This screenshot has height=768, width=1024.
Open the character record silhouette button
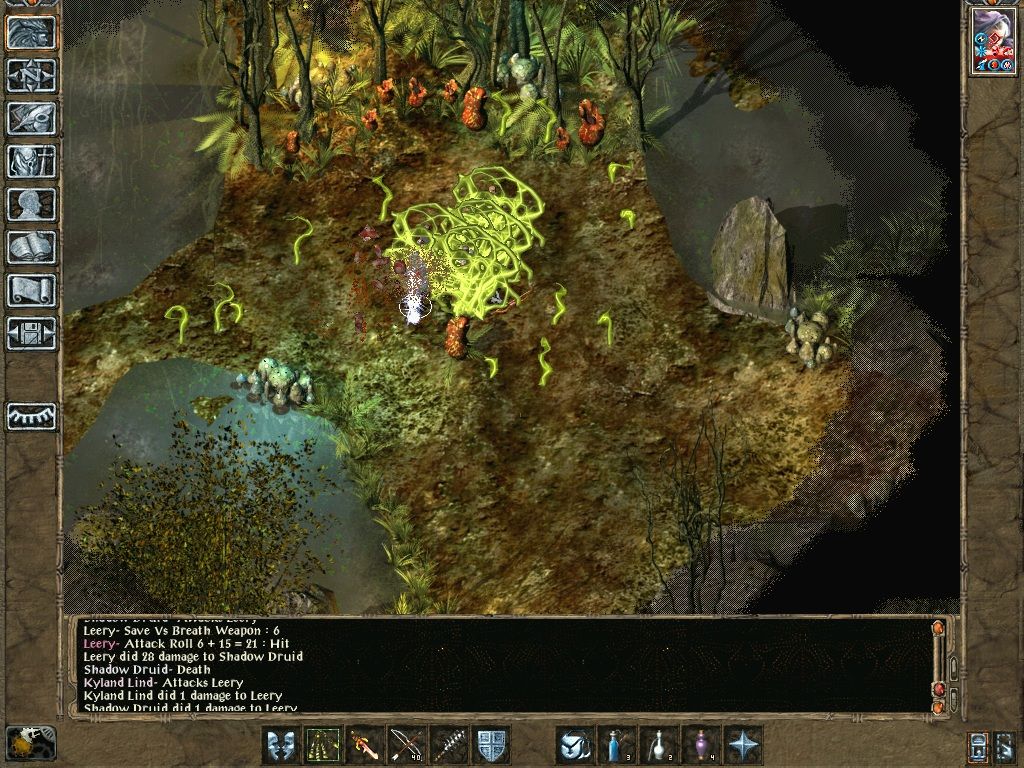click(x=31, y=204)
